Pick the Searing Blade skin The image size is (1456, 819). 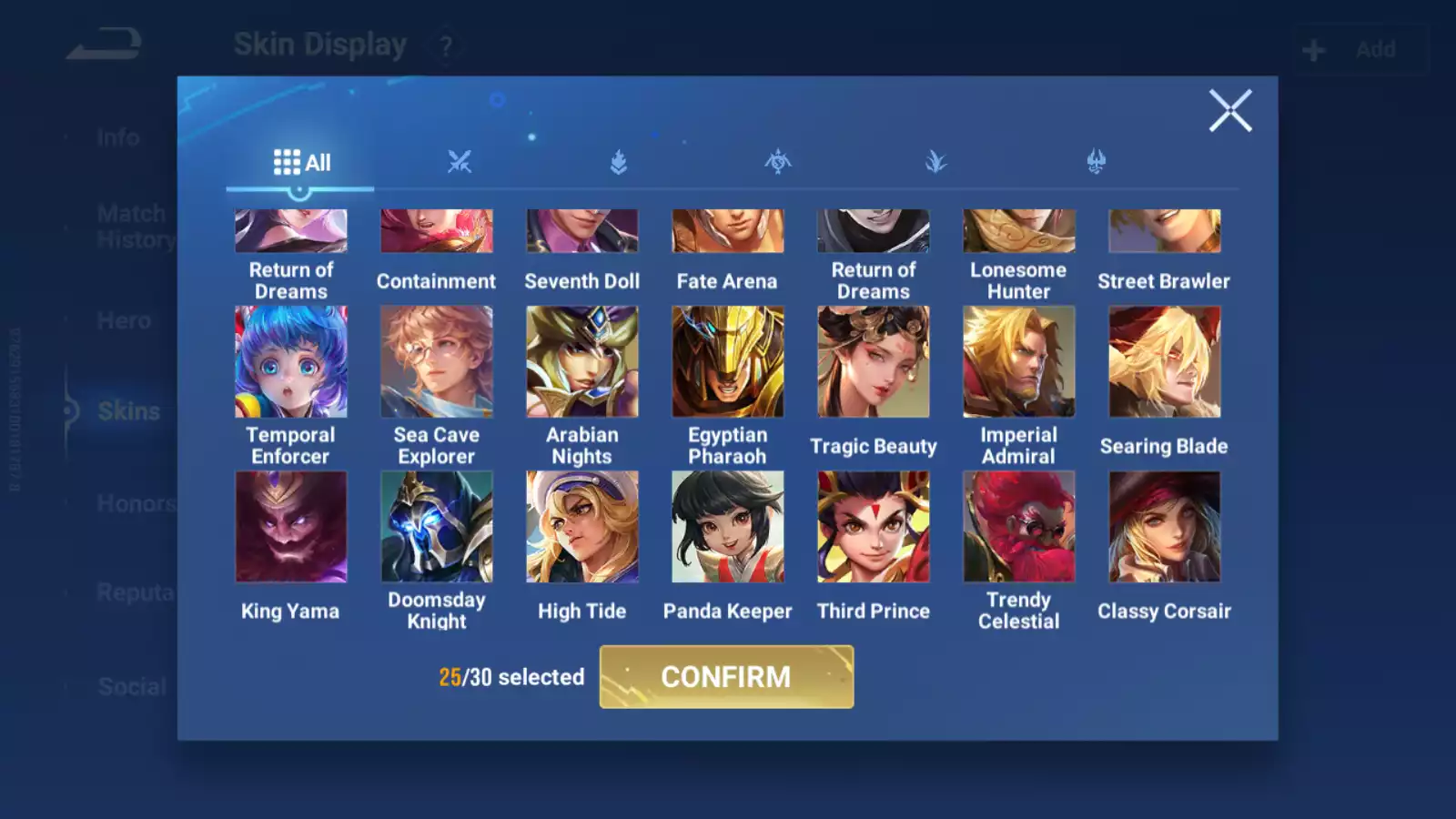1165,362
